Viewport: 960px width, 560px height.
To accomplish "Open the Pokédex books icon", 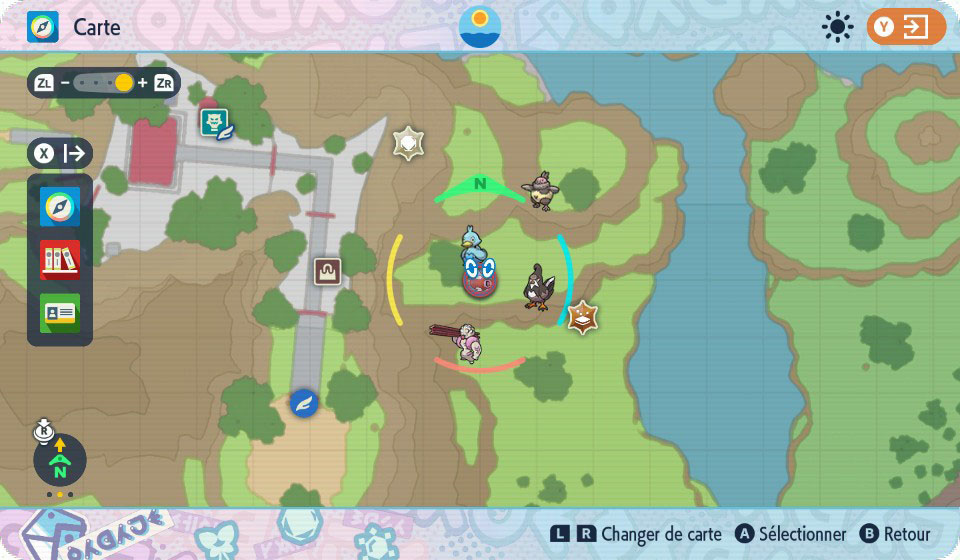I will (x=60, y=260).
